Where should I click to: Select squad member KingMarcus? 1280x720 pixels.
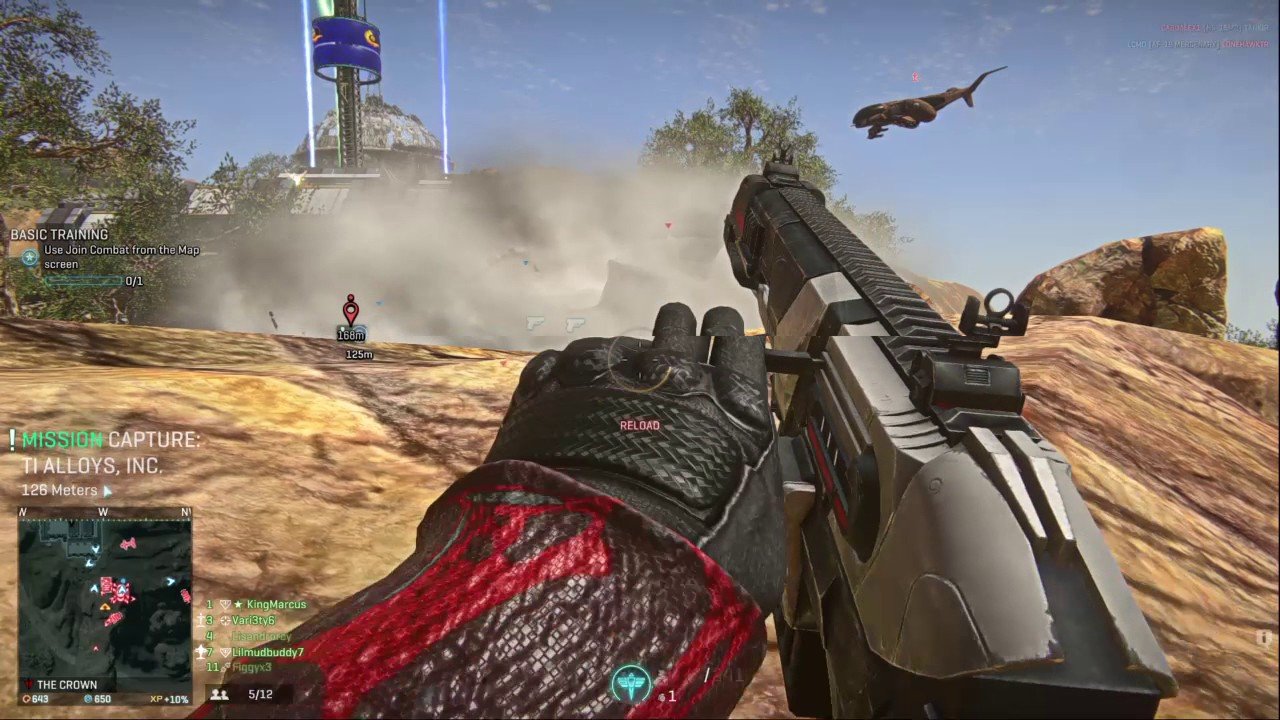pos(275,605)
